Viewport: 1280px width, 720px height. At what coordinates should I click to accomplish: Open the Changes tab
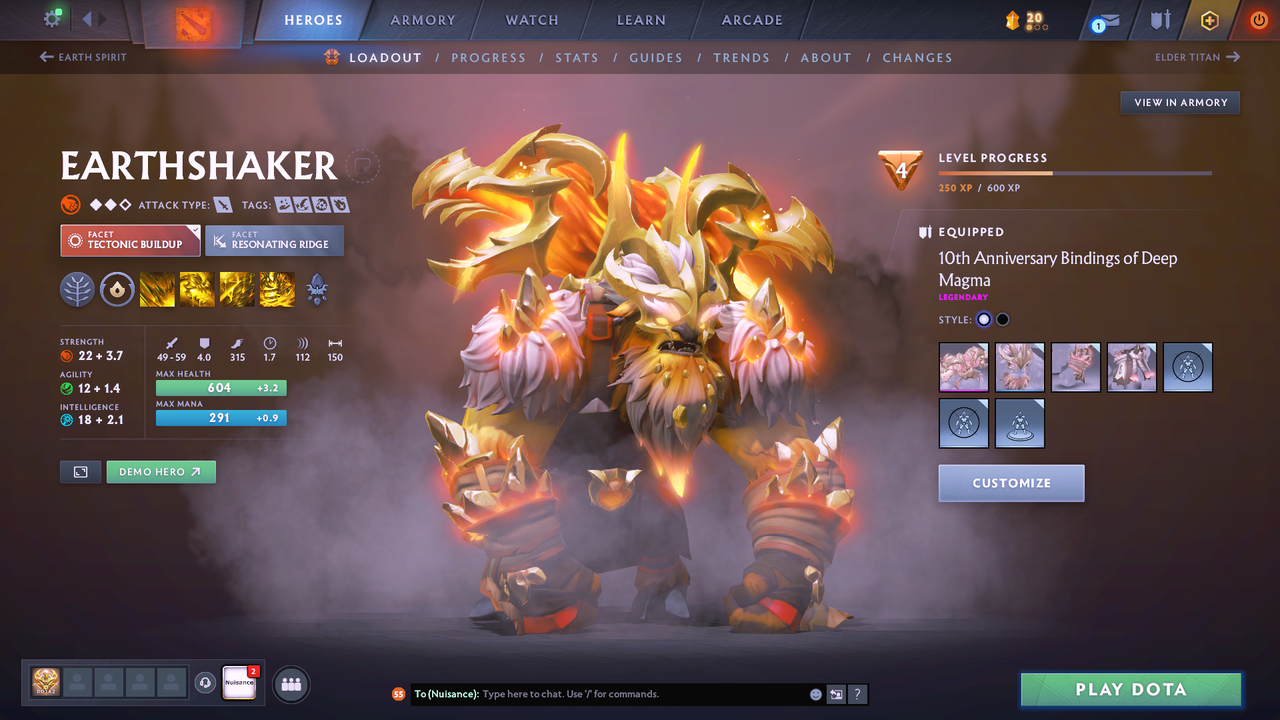tap(917, 58)
